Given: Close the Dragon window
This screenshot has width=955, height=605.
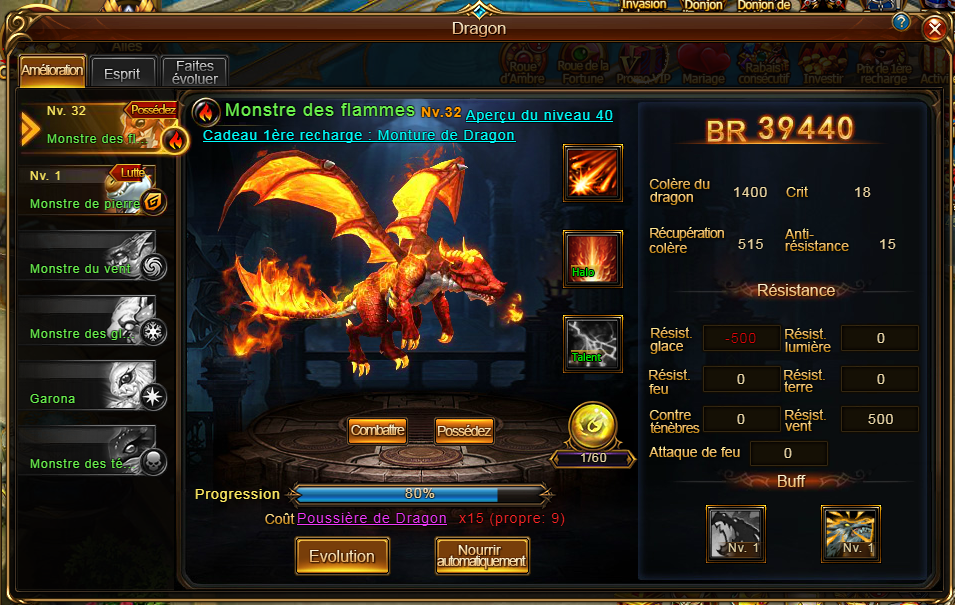Looking at the screenshot, I should pos(935,29).
